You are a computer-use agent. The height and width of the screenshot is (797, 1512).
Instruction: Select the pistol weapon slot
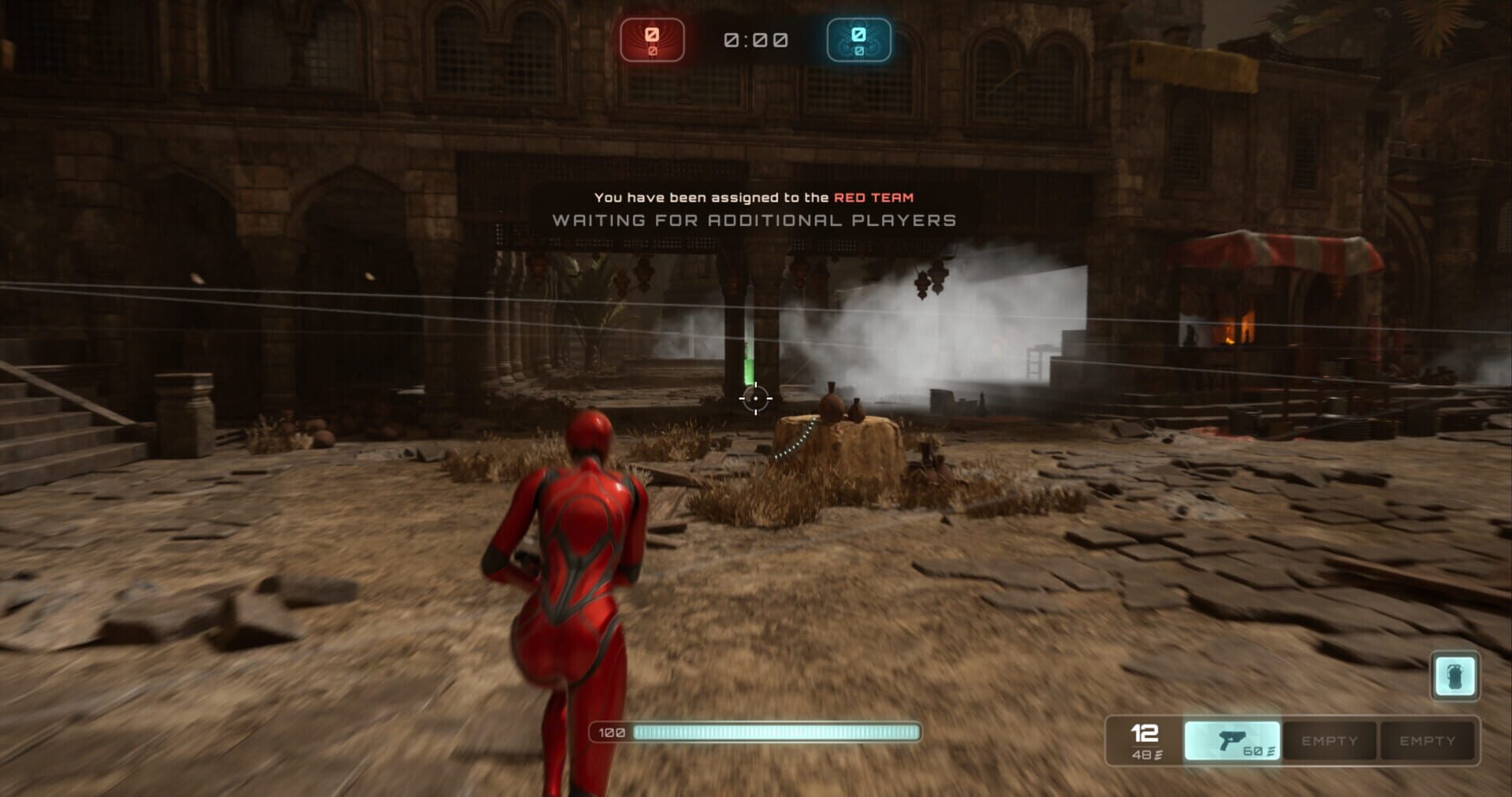pyautogui.click(x=1232, y=740)
